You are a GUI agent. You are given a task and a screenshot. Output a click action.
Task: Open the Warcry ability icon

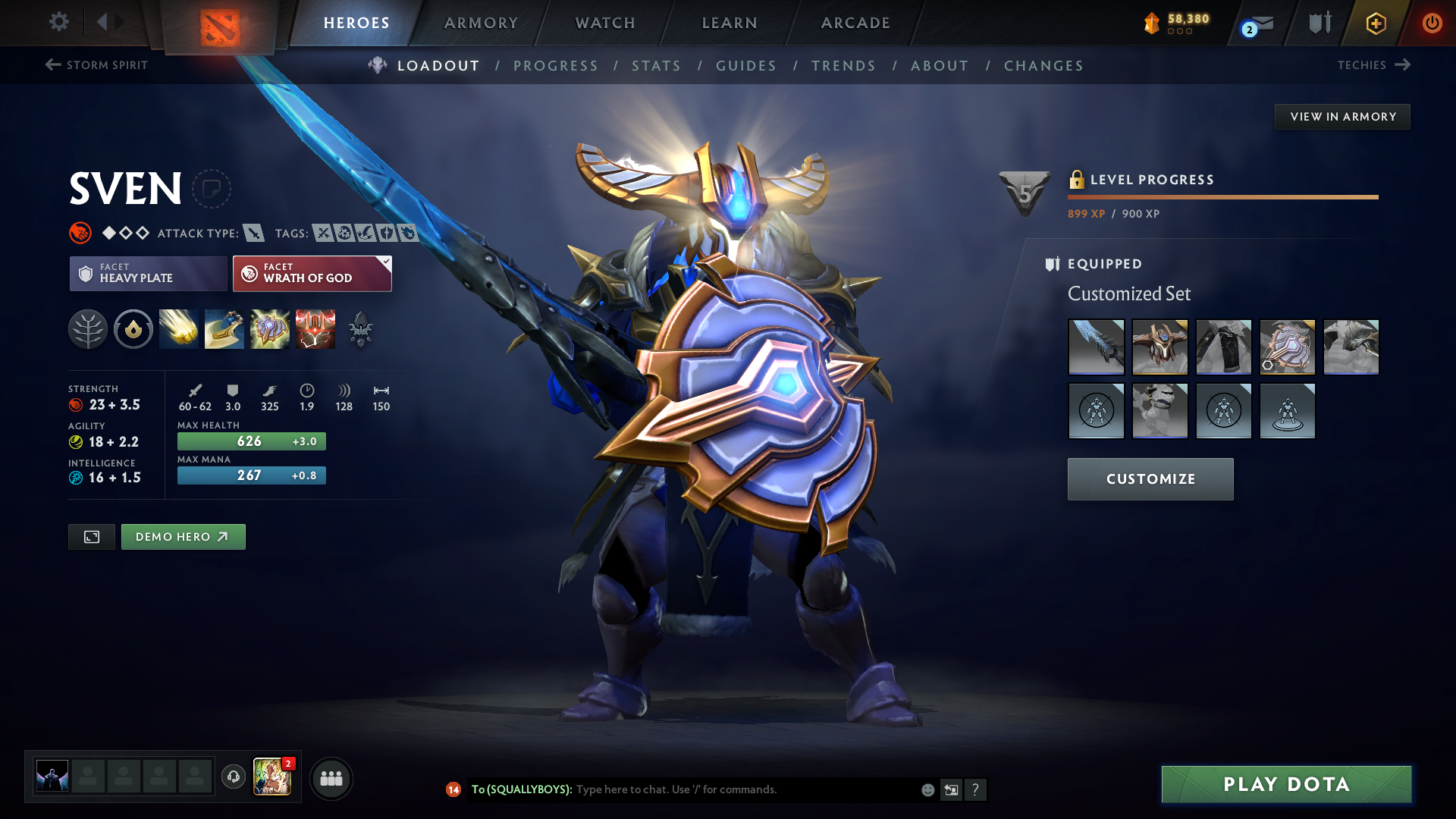pos(270,329)
